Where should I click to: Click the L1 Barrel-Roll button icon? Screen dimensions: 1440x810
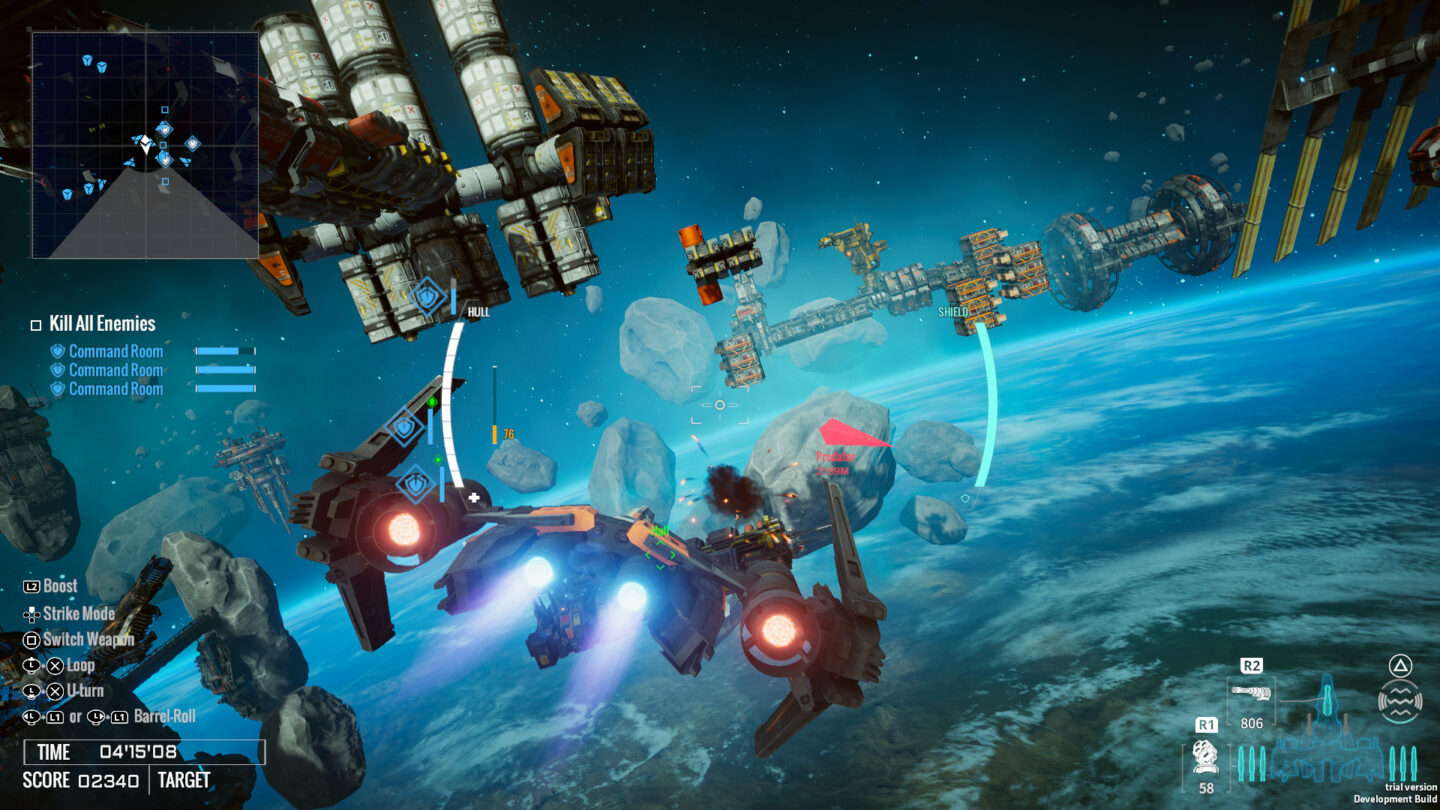pyautogui.click(x=55, y=716)
